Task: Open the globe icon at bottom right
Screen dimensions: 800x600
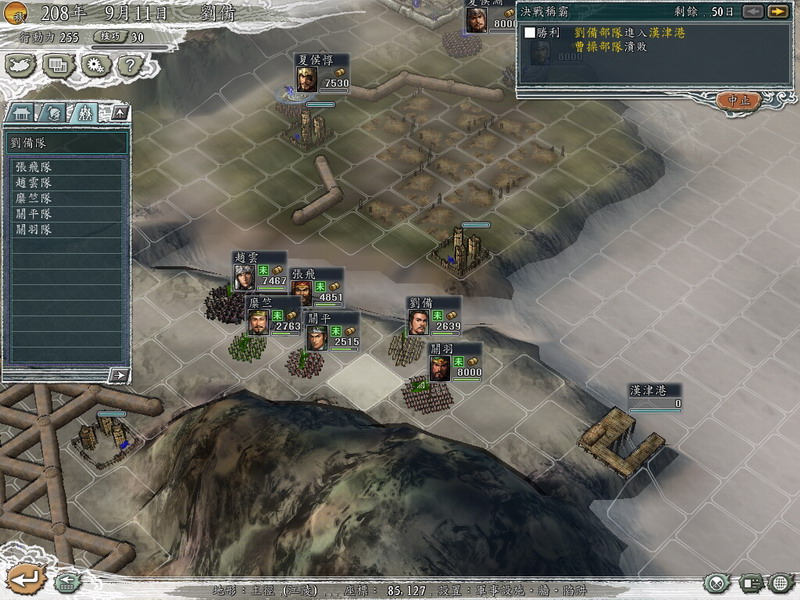Action: [781, 582]
